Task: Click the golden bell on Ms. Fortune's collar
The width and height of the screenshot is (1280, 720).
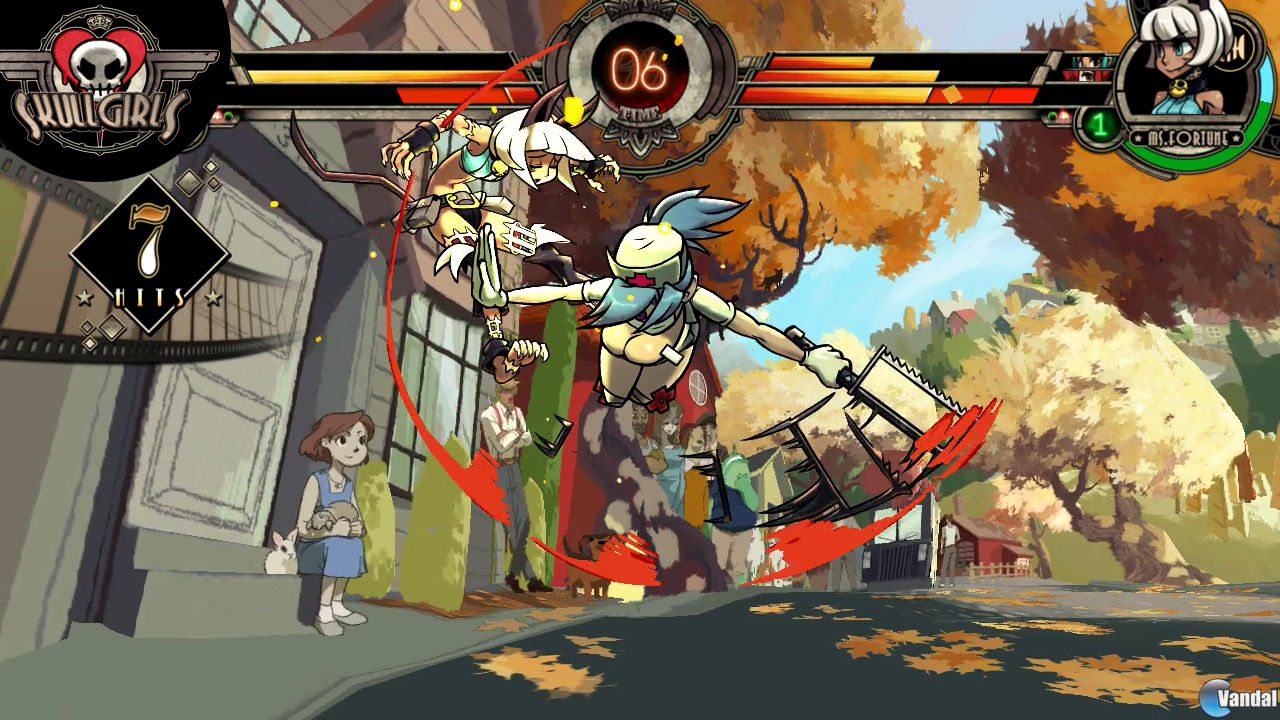Action: click(1177, 88)
